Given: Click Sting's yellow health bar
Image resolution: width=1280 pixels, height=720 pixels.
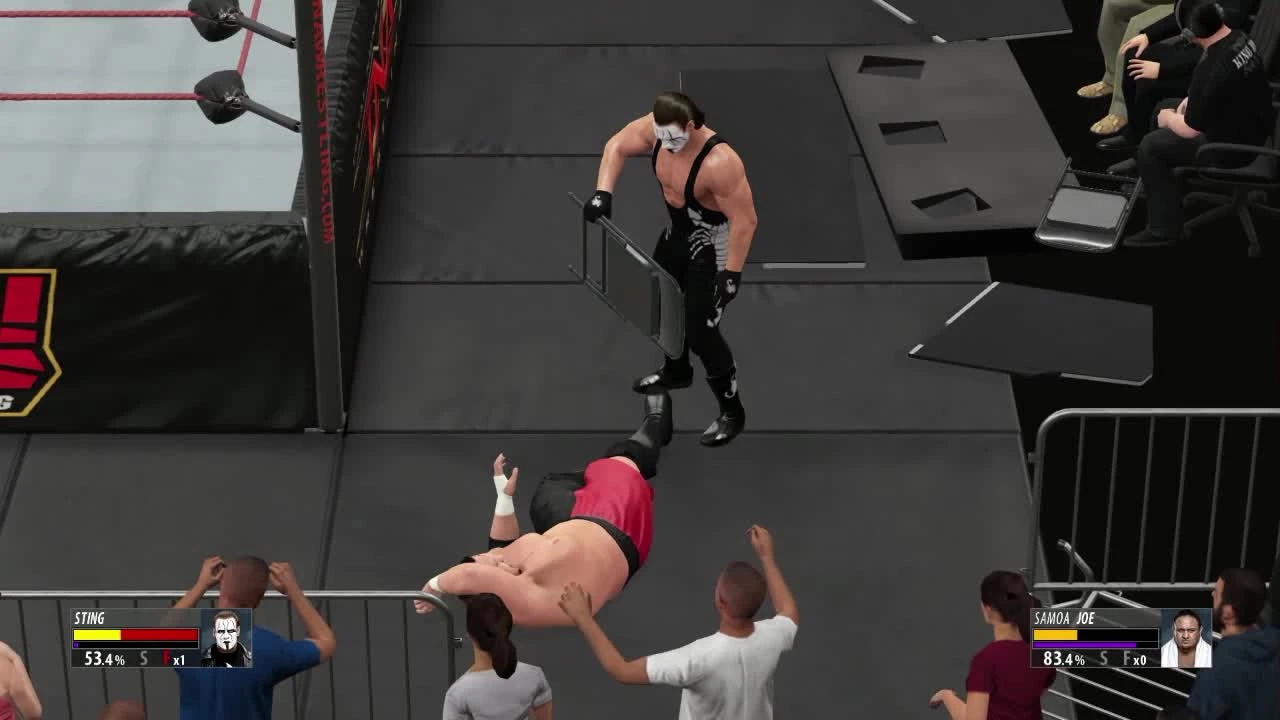Looking at the screenshot, I should pos(97,634).
